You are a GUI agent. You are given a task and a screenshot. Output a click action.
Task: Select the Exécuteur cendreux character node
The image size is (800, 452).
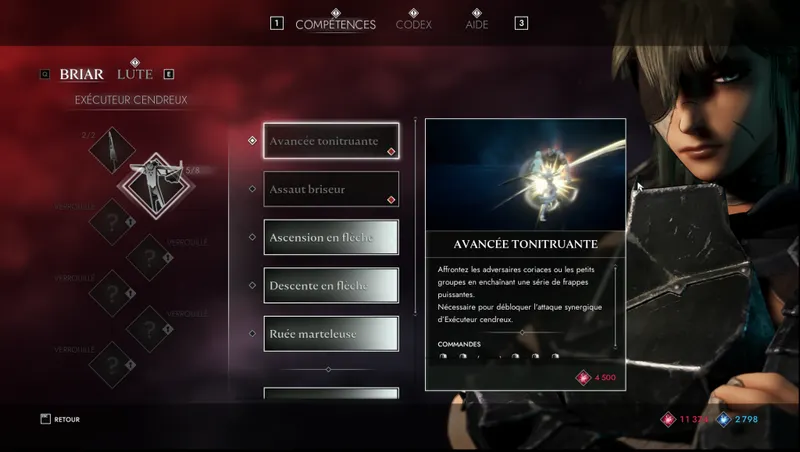[x=152, y=183]
